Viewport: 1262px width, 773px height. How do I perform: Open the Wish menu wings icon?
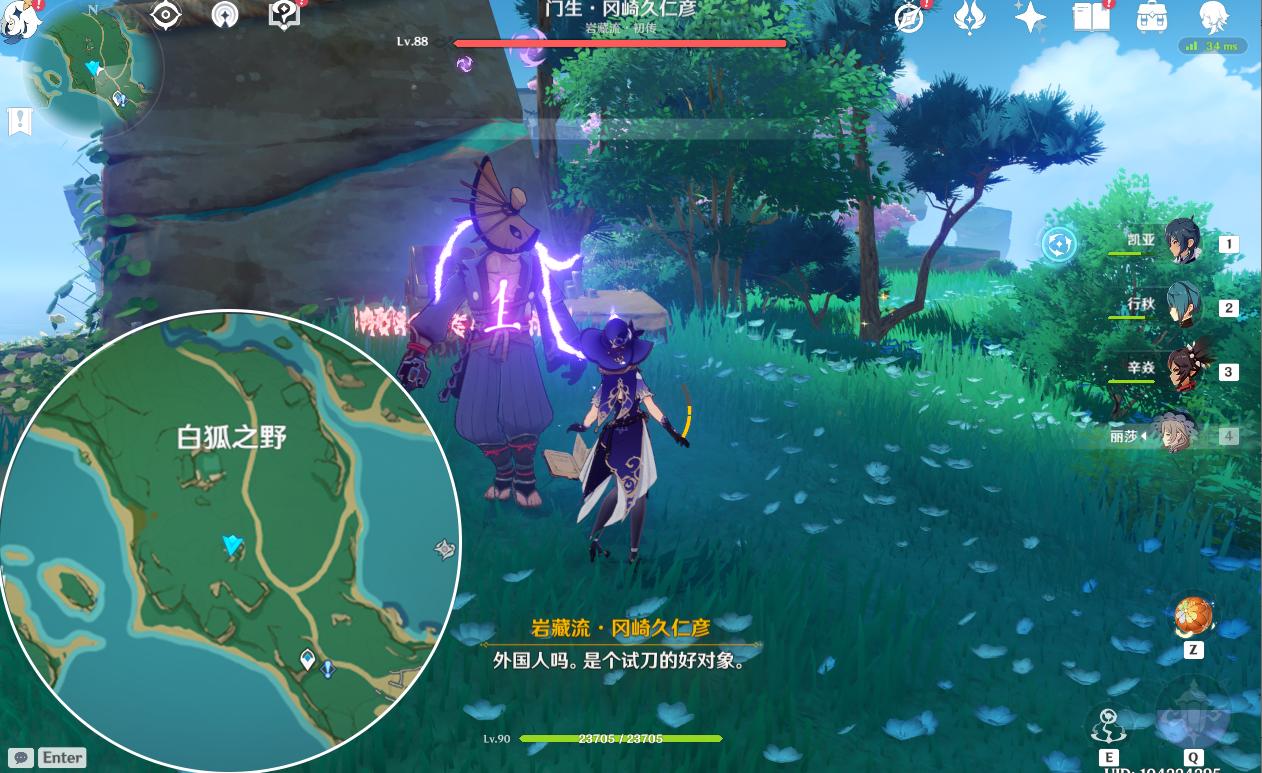(969, 18)
